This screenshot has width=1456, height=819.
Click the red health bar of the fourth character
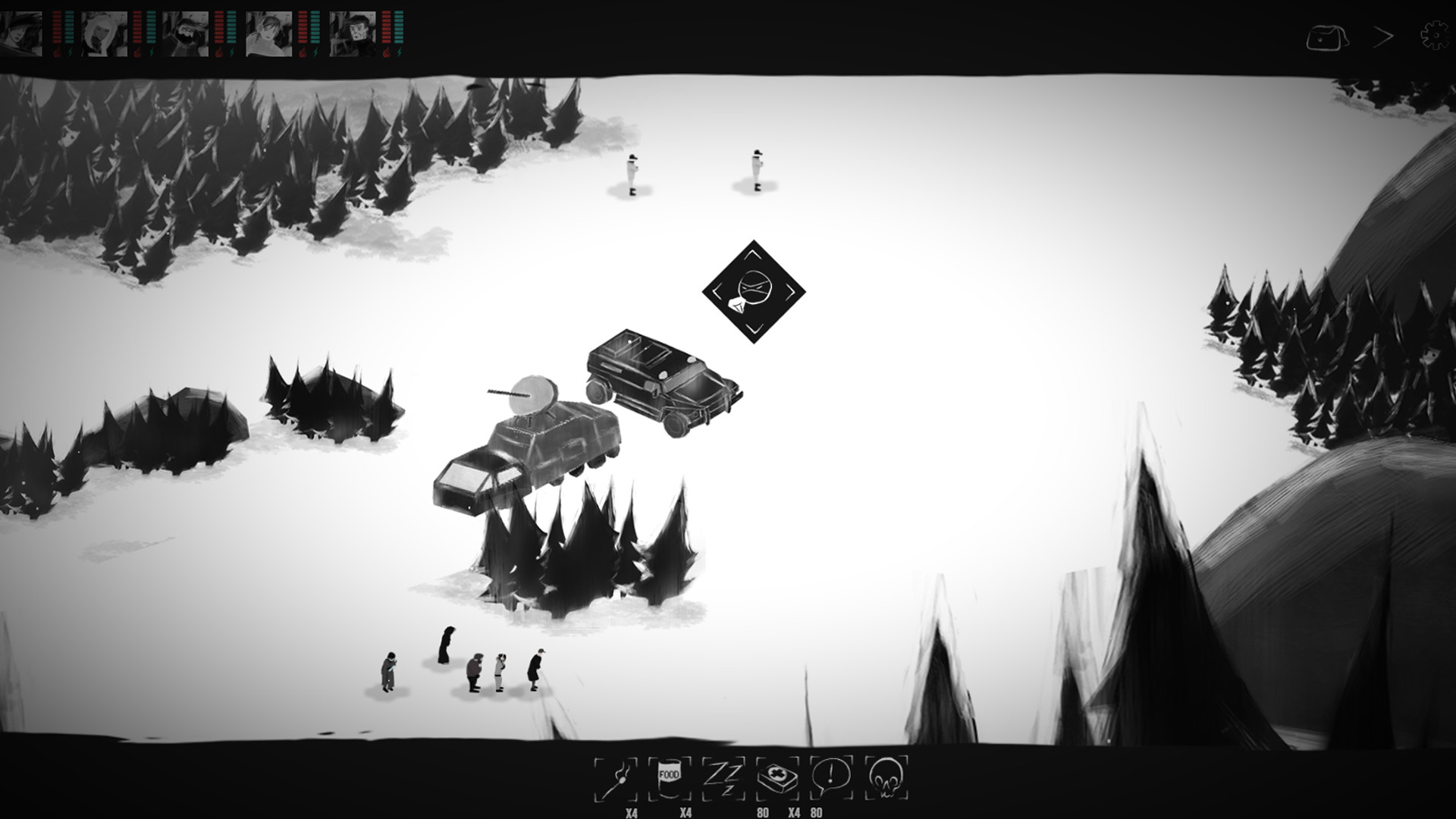pyautogui.click(x=303, y=29)
